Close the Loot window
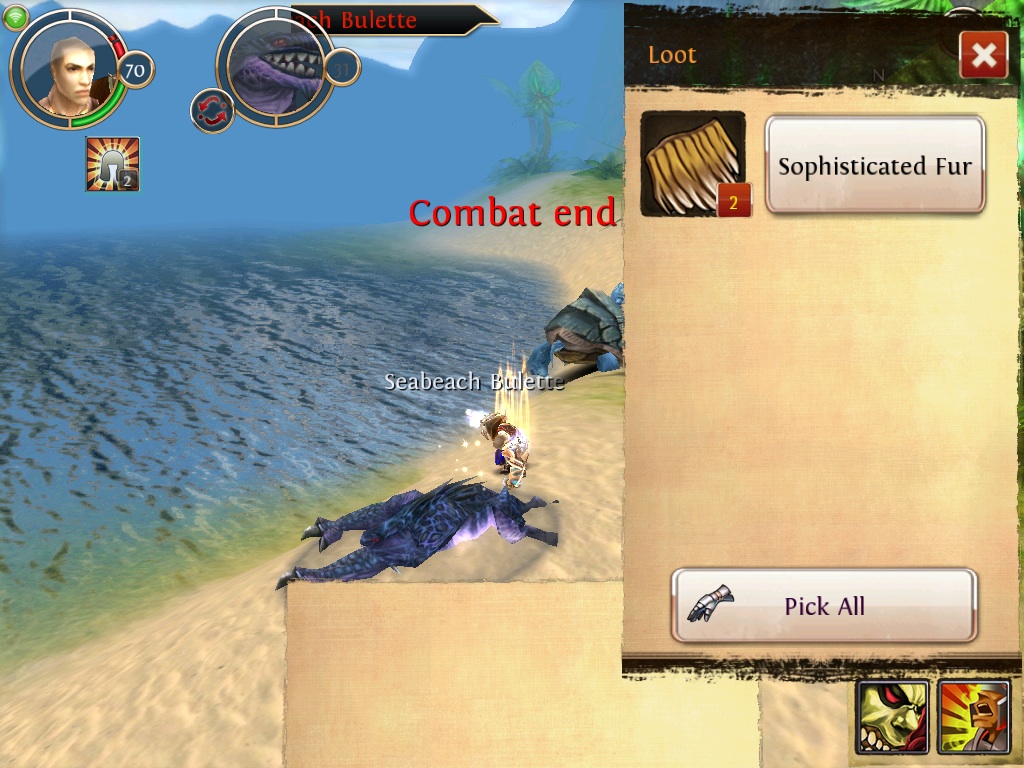 click(x=983, y=56)
